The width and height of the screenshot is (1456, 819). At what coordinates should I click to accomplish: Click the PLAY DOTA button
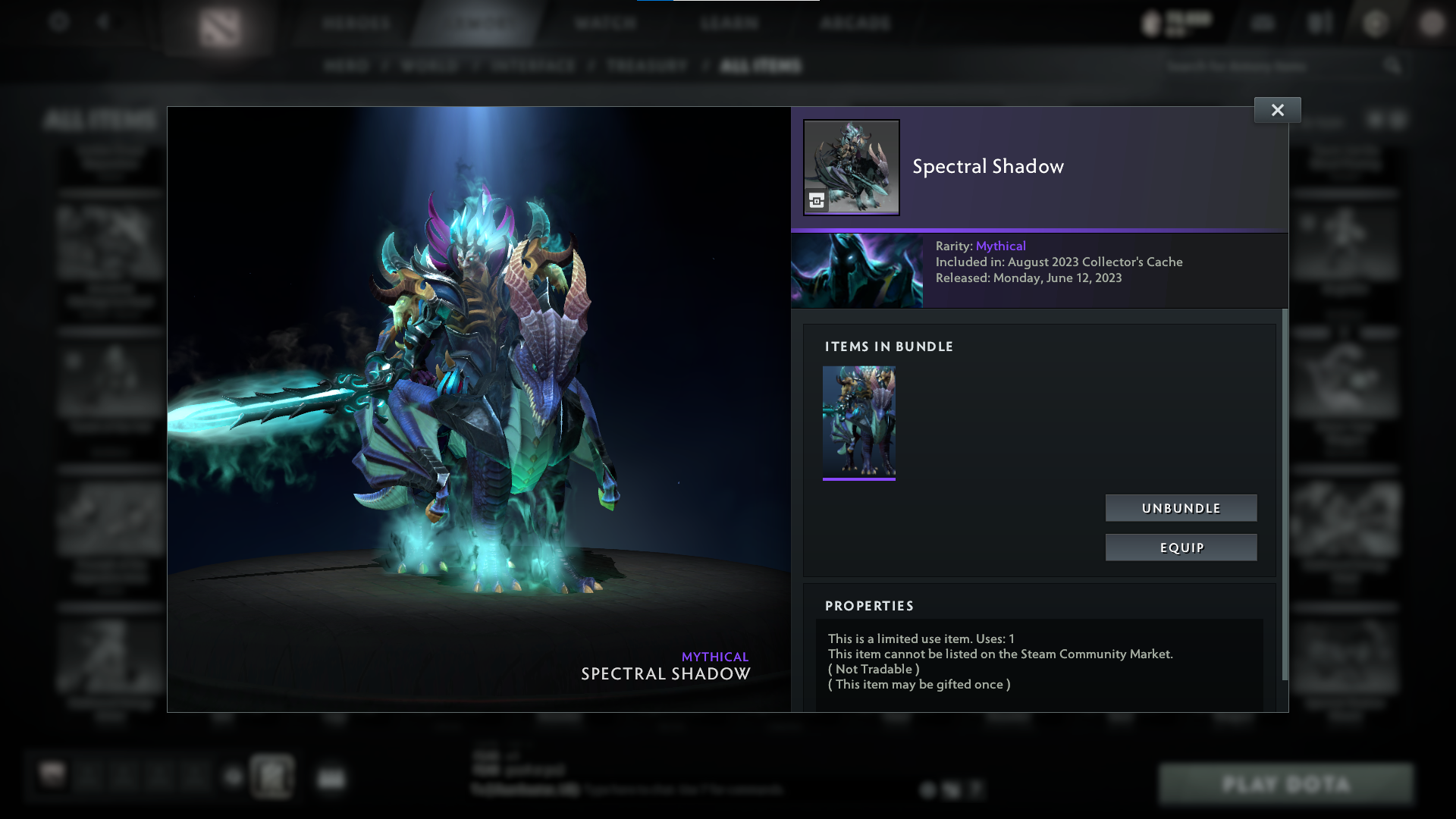pos(1287,784)
